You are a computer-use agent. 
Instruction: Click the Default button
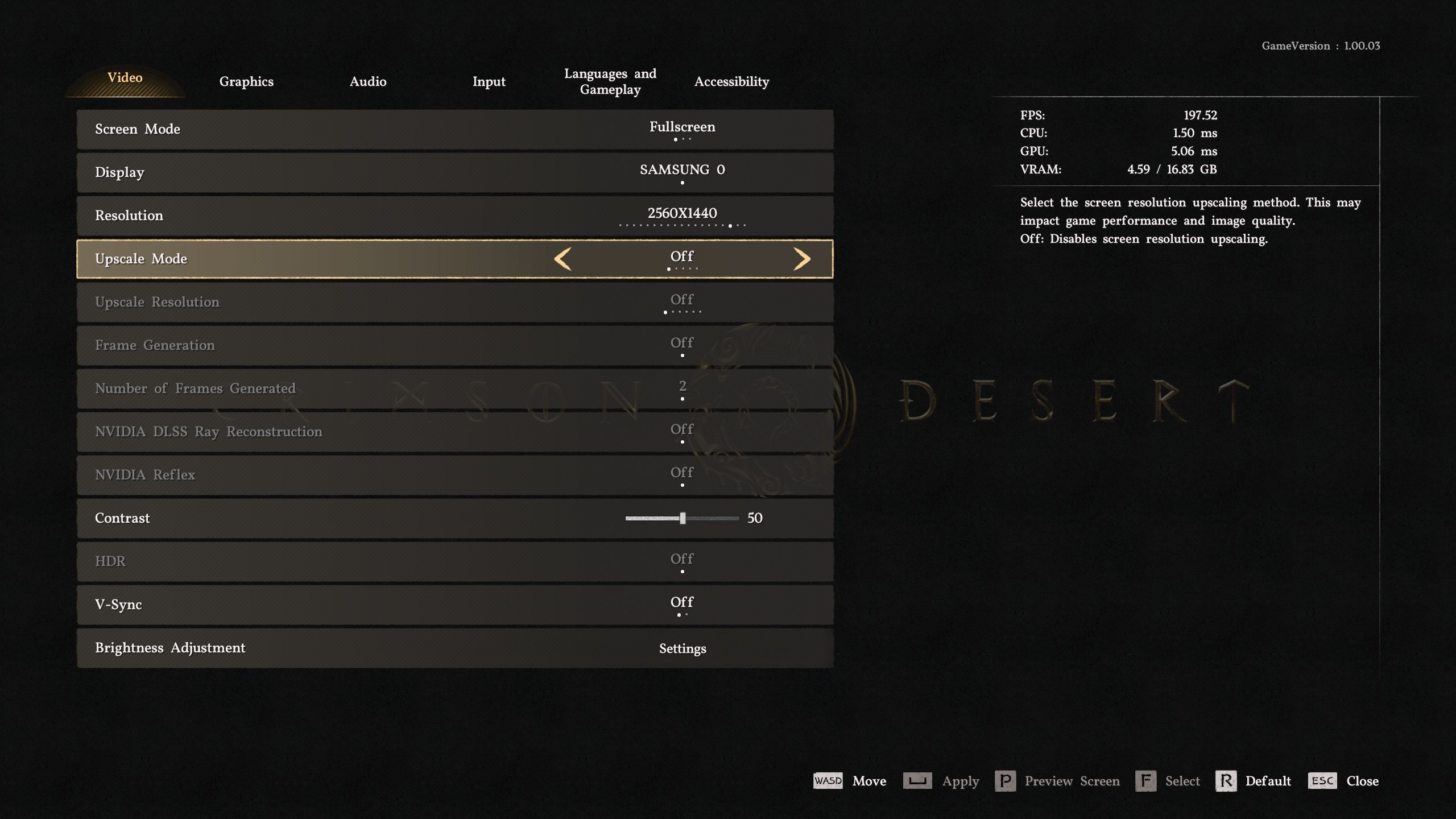(1254, 781)
